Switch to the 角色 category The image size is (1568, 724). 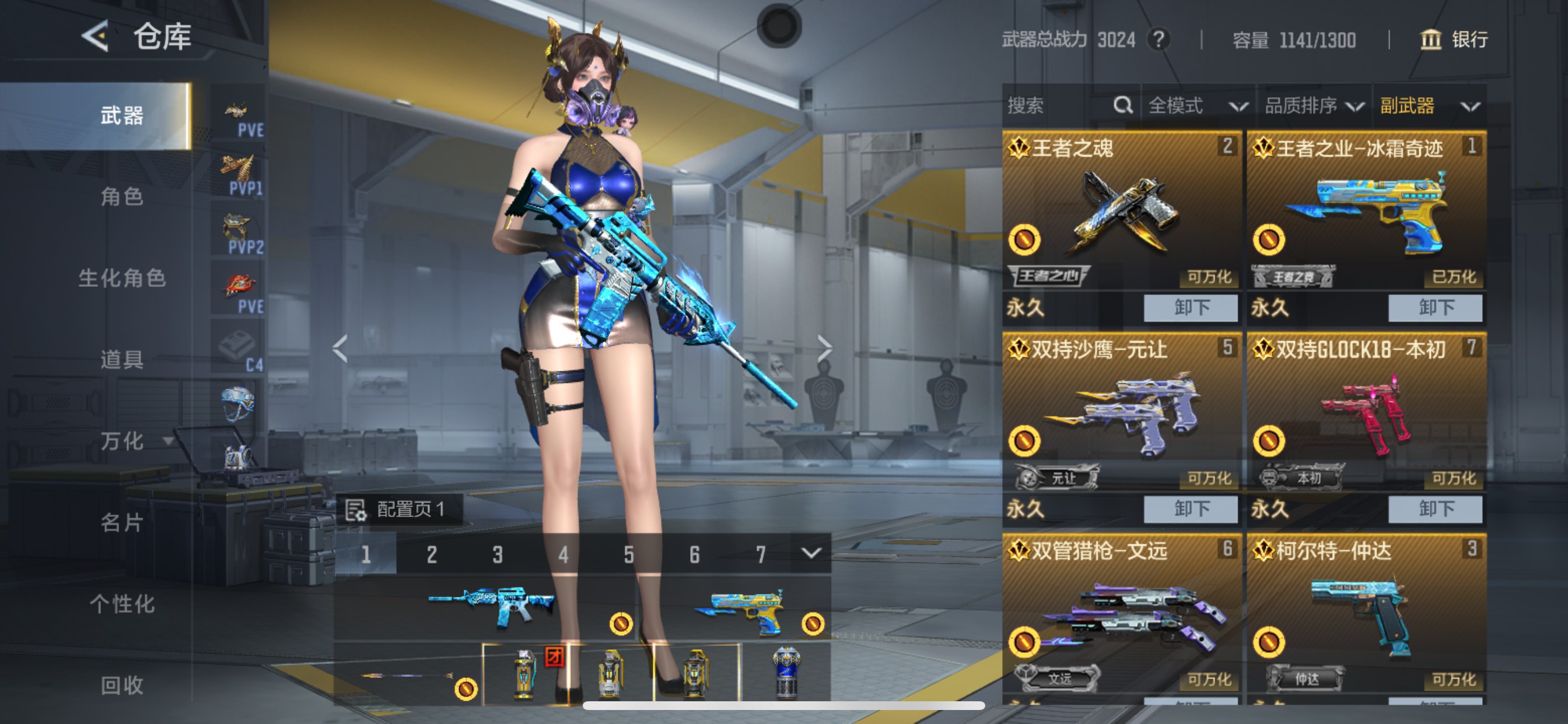[122, 196]
